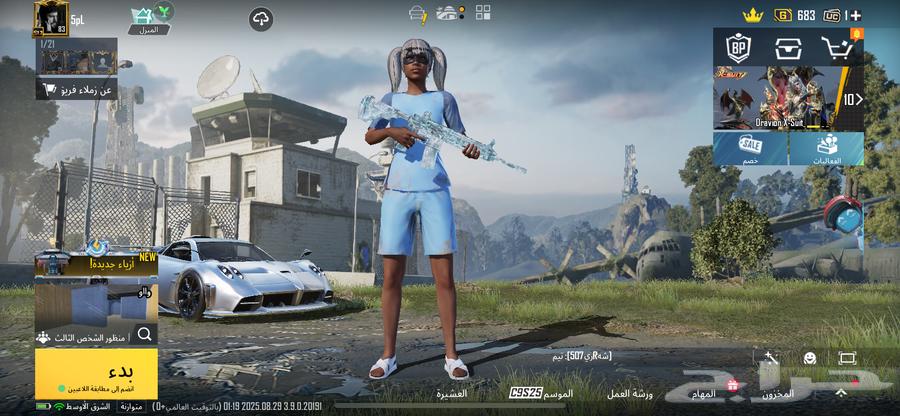The height and width of the screenshot is (416, 900).
Task: Open the SALE discount tile
Action: coord(750,149)
